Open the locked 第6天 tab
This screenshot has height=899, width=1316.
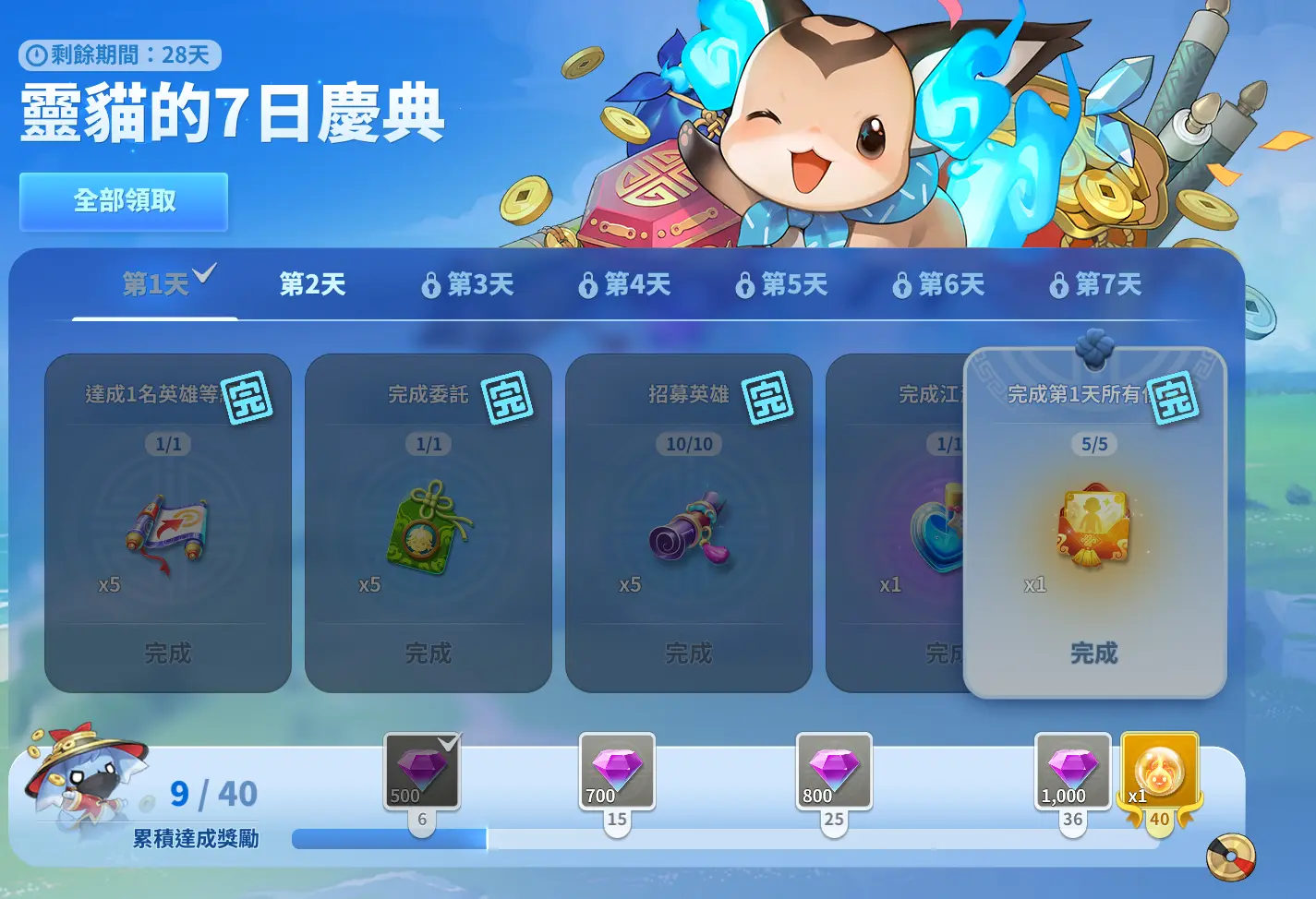tap(939, 284)
